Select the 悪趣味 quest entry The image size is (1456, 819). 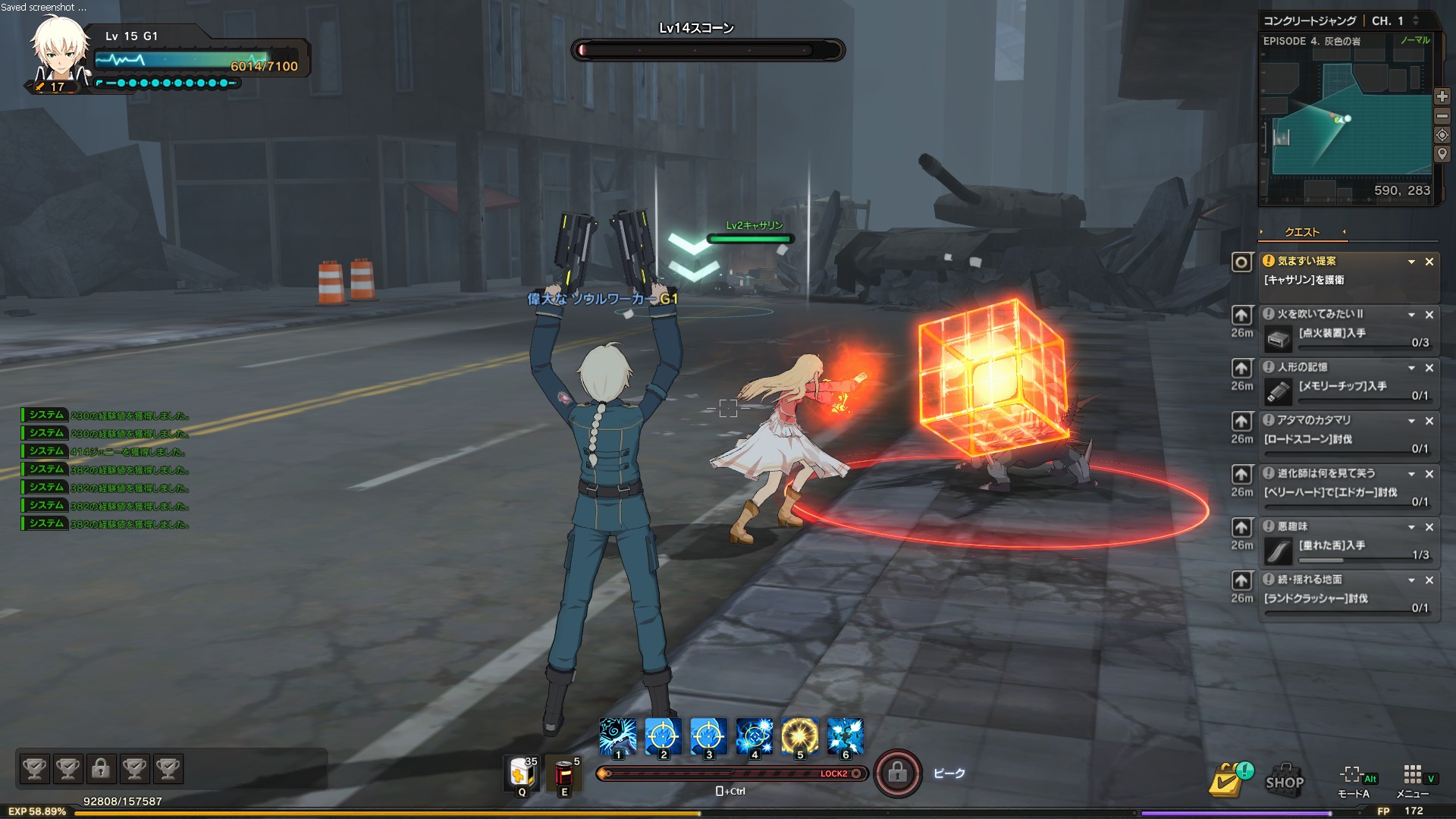1292,526
